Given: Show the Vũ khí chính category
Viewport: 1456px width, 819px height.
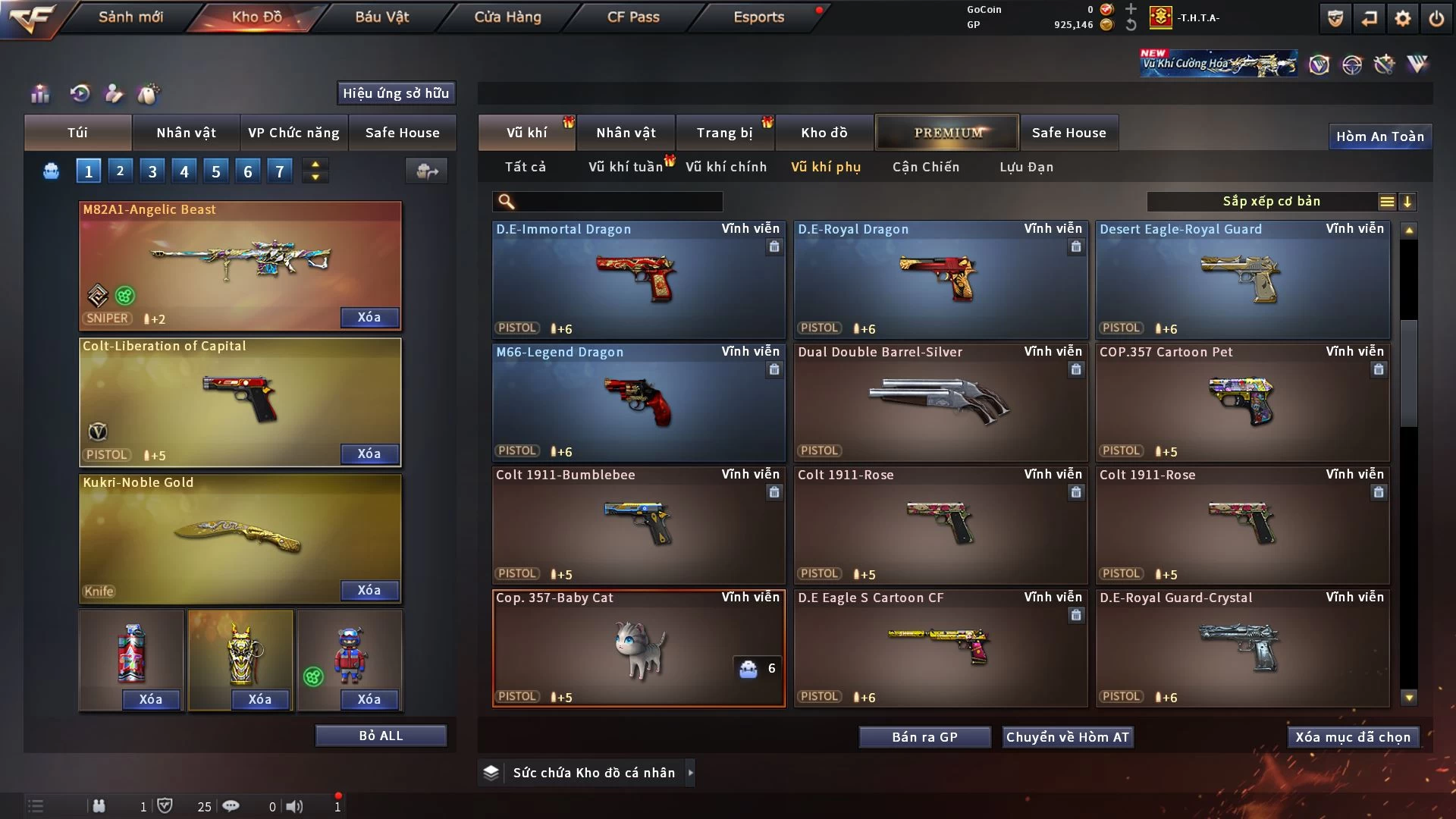Looking at the screenshot, I should pos(726,167).
